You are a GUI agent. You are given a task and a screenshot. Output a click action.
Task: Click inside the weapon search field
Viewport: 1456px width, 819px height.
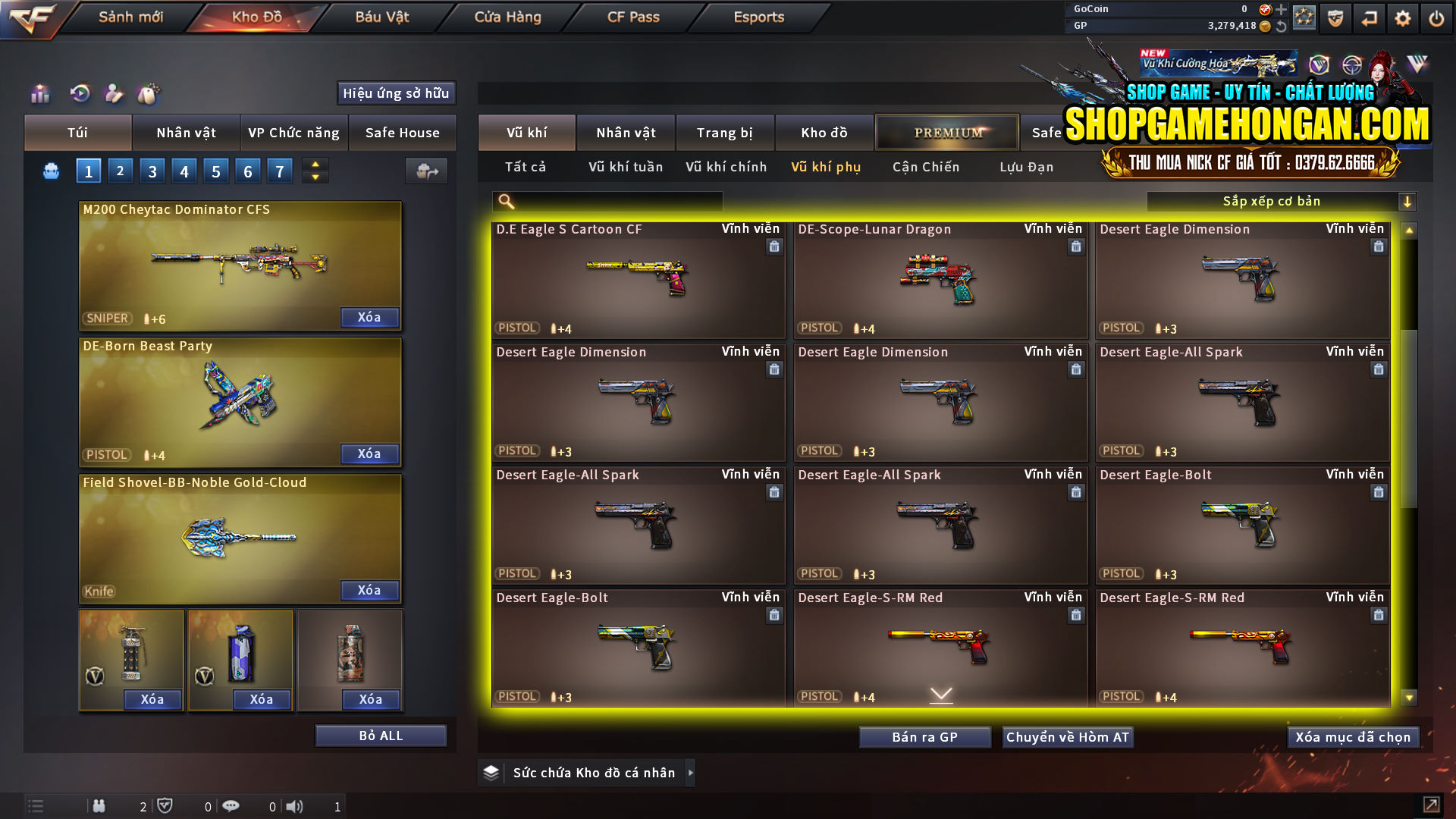click(607, 201)
